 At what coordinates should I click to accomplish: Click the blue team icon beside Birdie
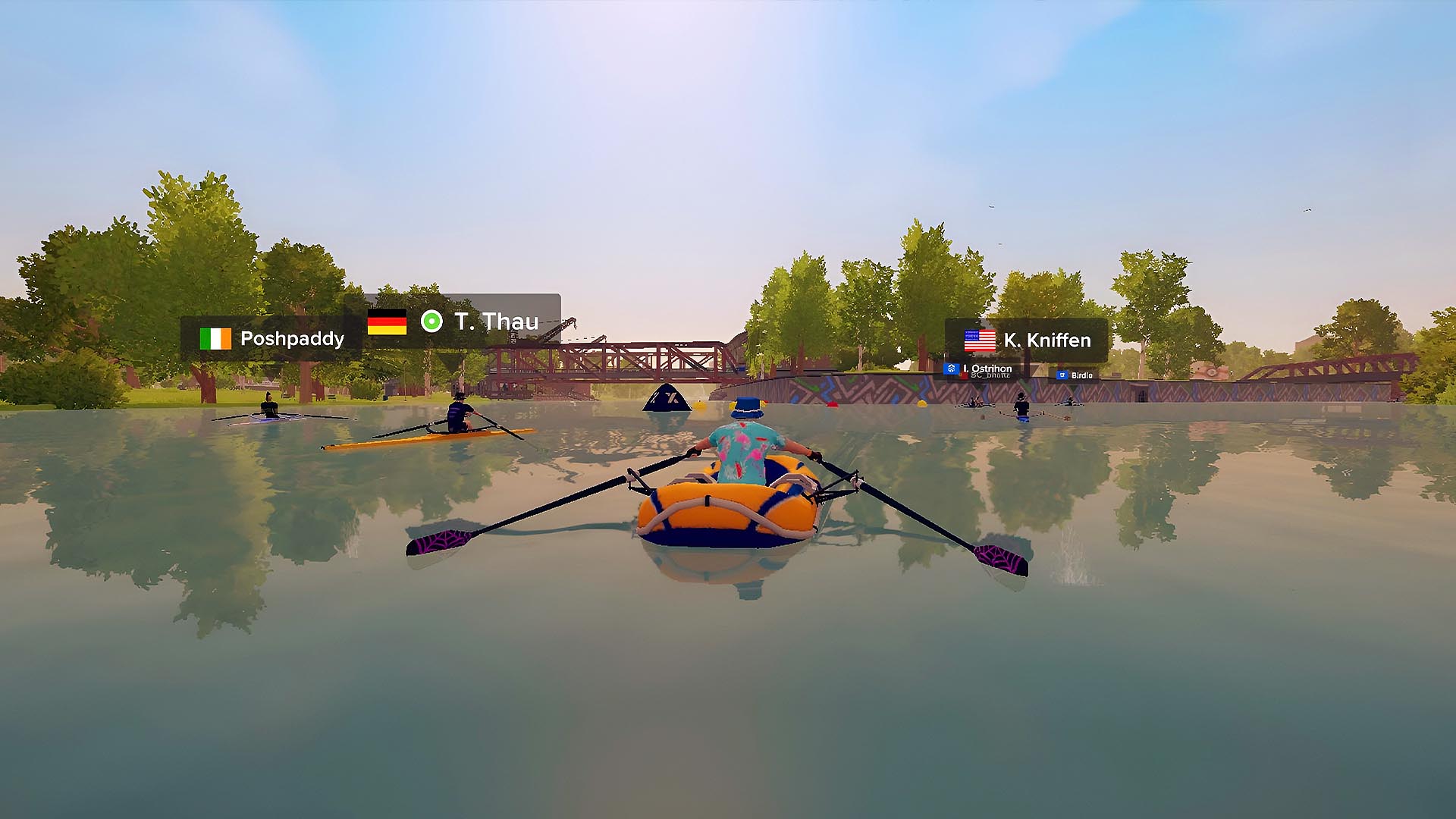(1062, 375)
